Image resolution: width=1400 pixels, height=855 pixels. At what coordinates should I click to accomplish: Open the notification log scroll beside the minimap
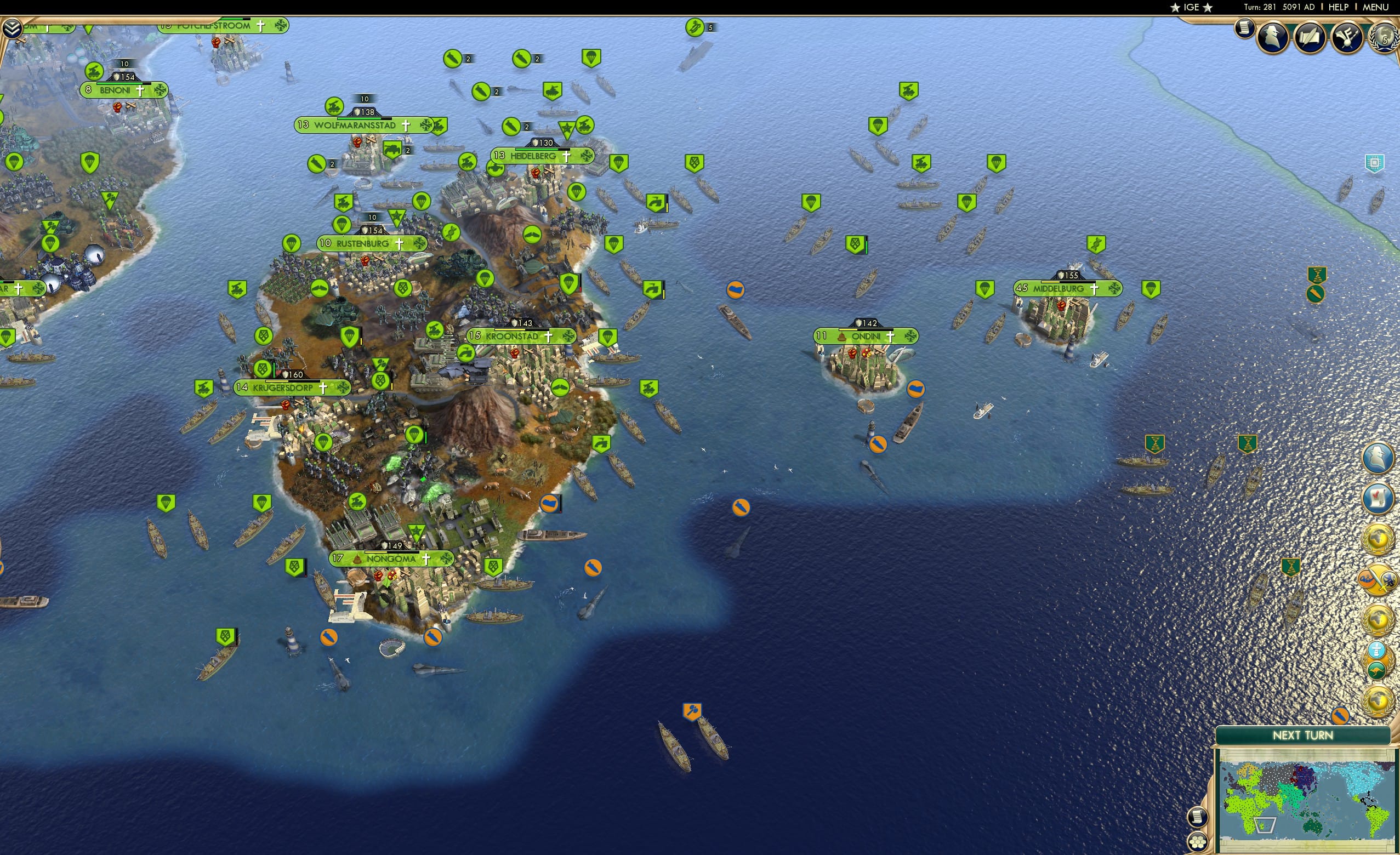click(1198, 818)
